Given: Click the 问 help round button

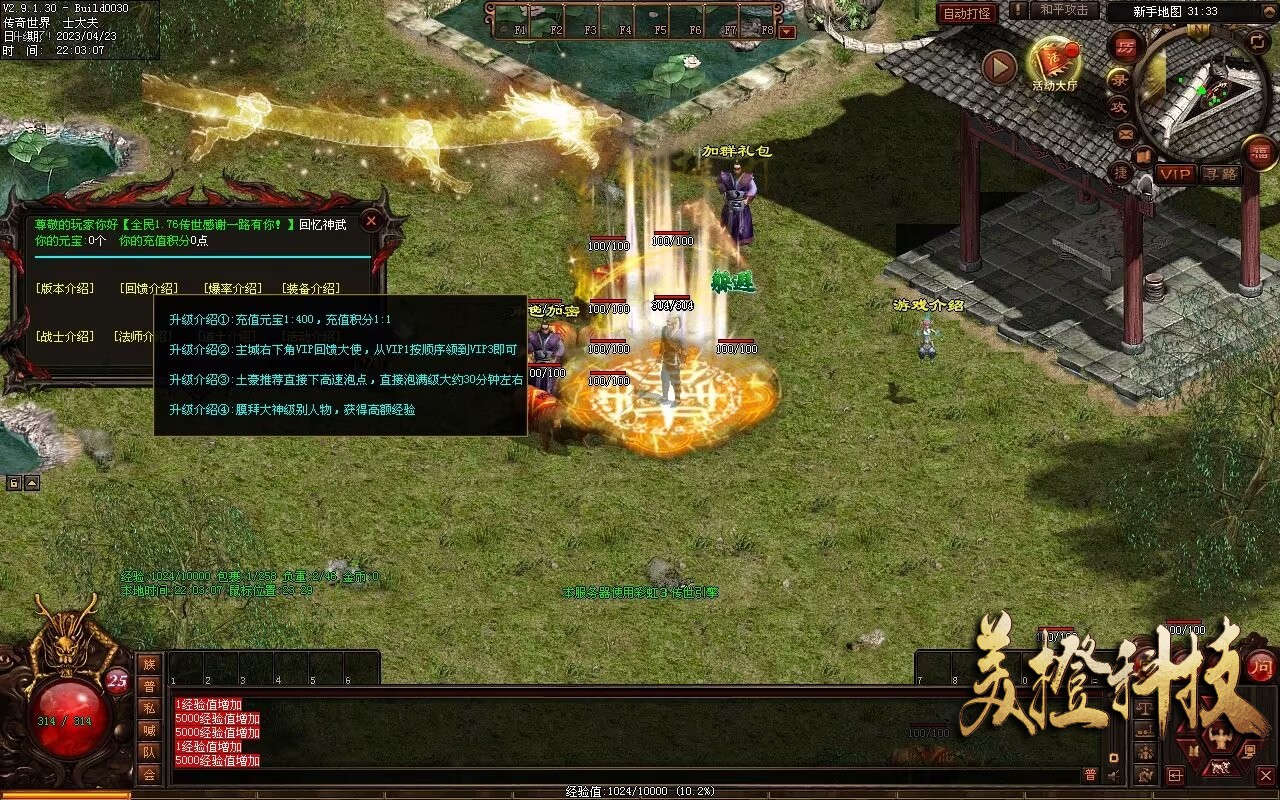Looking at the screenshot, I should tap(1261, 666).
